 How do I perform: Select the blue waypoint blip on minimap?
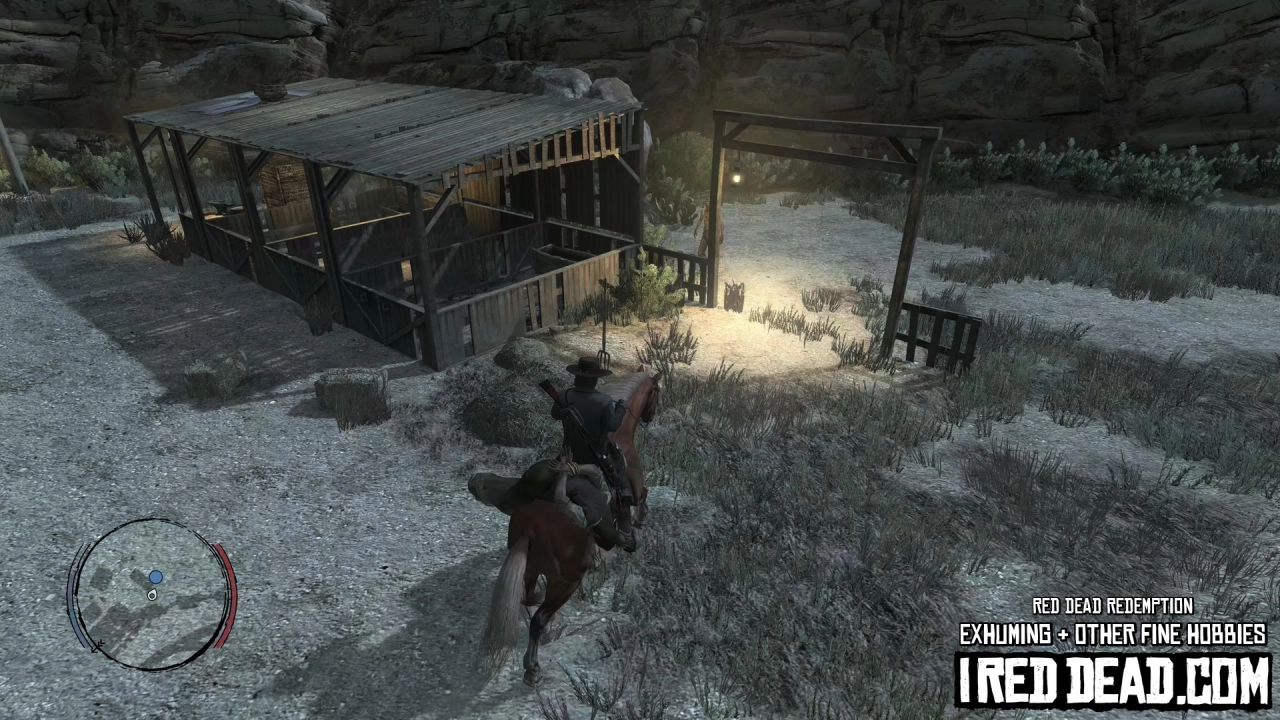coord(155,576)
